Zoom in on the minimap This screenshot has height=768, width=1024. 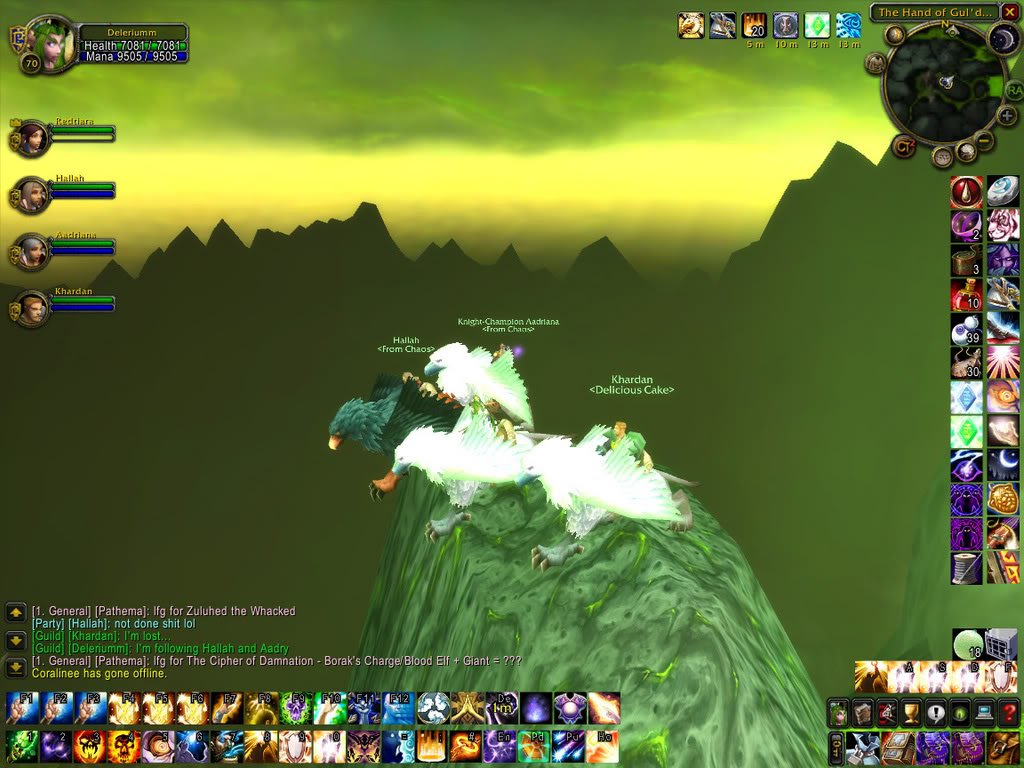pyautogui.click(x=1007, y=115)
